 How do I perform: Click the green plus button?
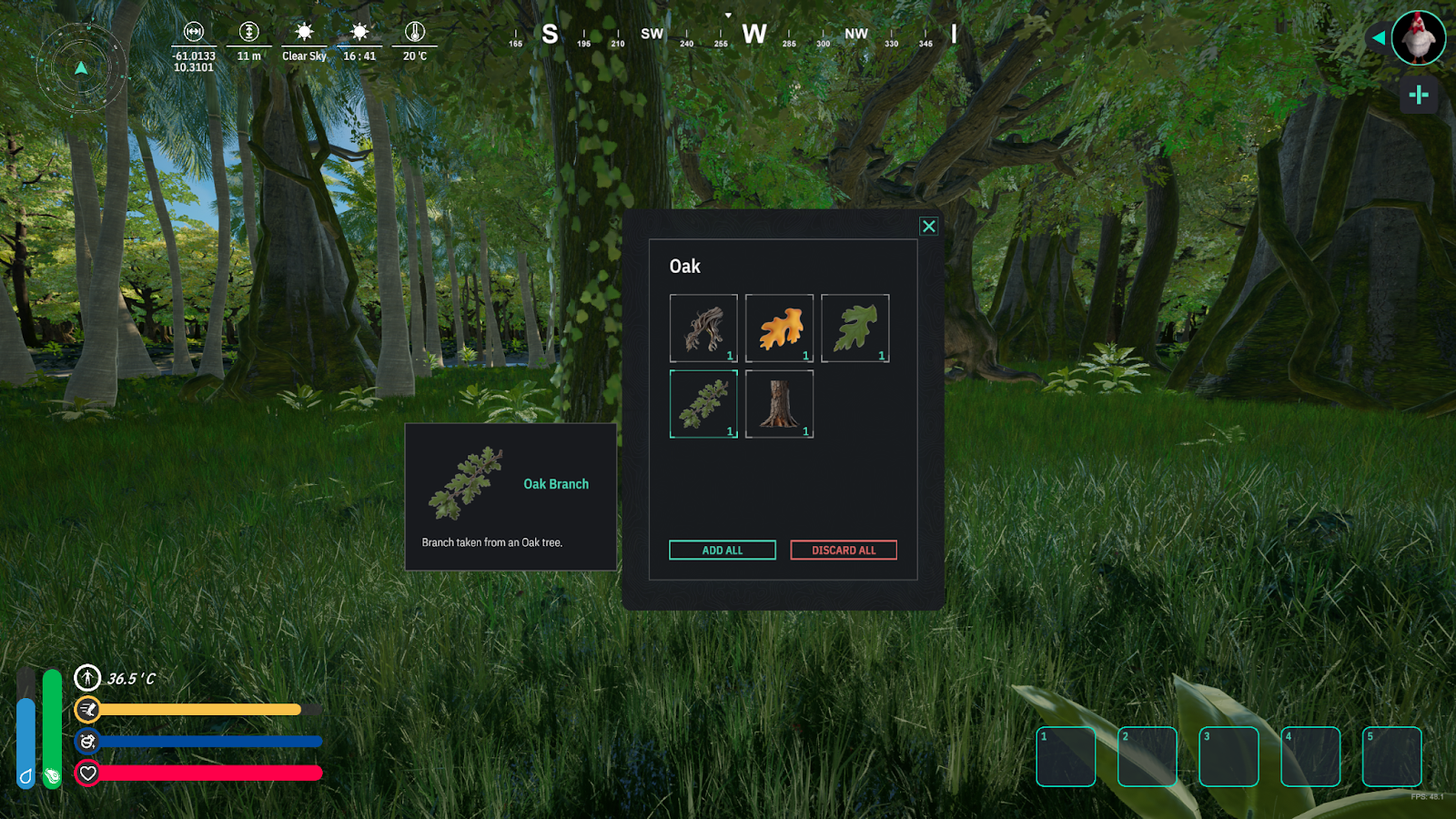pyautogui.click(x=1418, y=95)
